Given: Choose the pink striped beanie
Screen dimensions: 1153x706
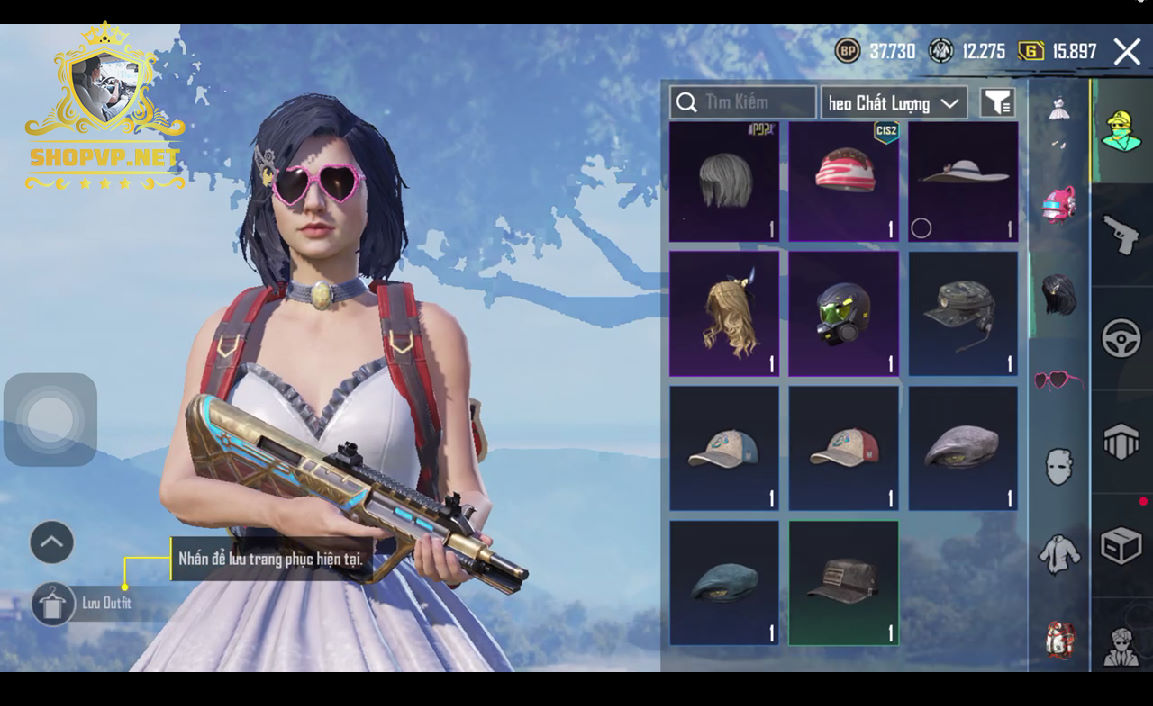Looking at the screenshot, I should tap(843, 182).
